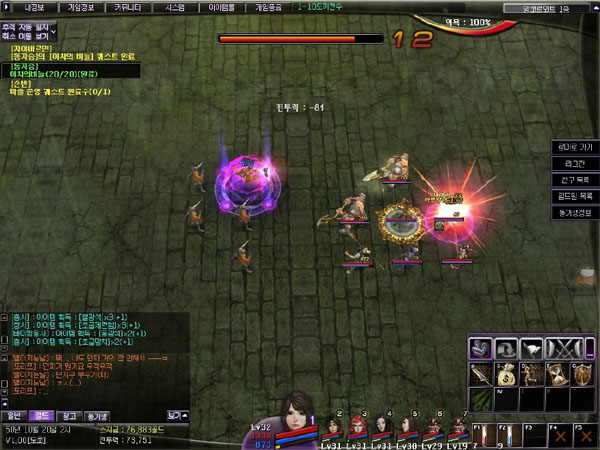Open the 길드원 목록 guild member list
Screen dimensions: 600x450
pos(575,197)
